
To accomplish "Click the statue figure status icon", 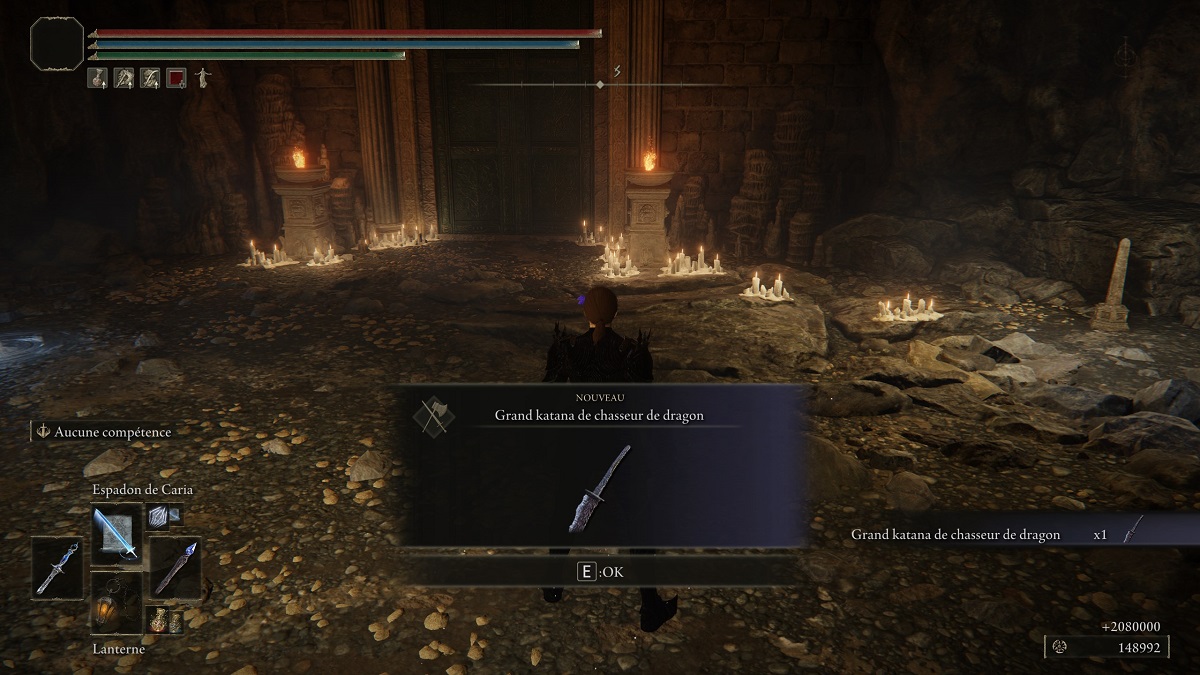I will 202,77.
